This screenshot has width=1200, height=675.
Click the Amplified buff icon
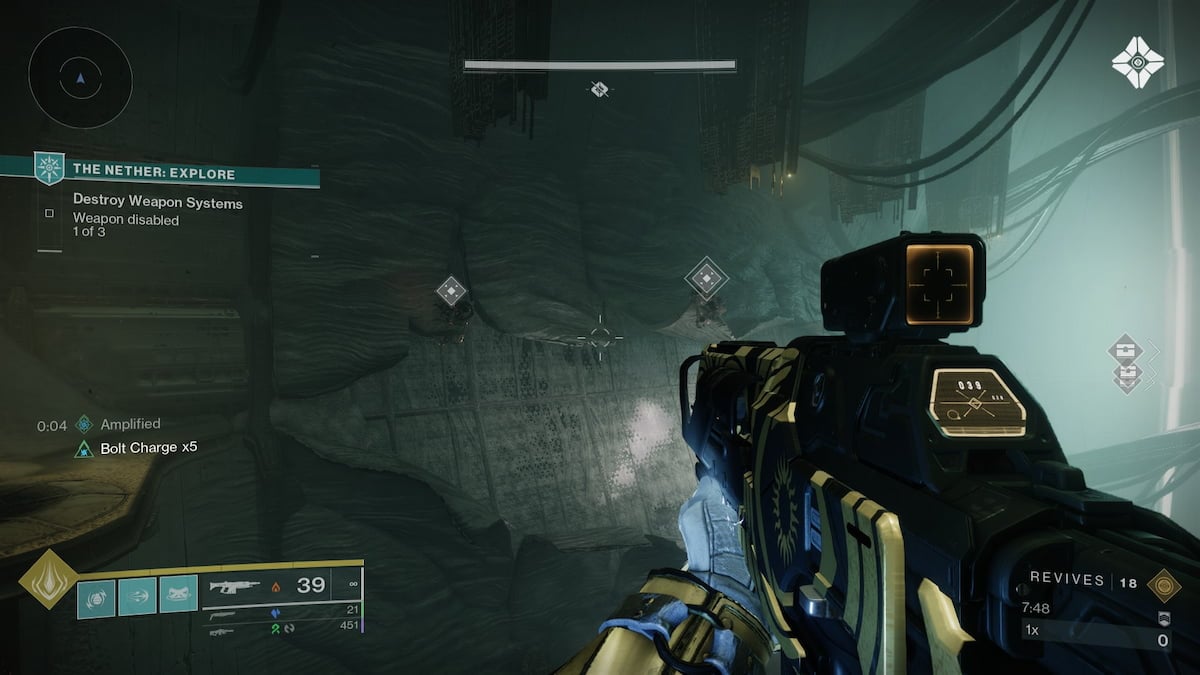click(84, 425)
